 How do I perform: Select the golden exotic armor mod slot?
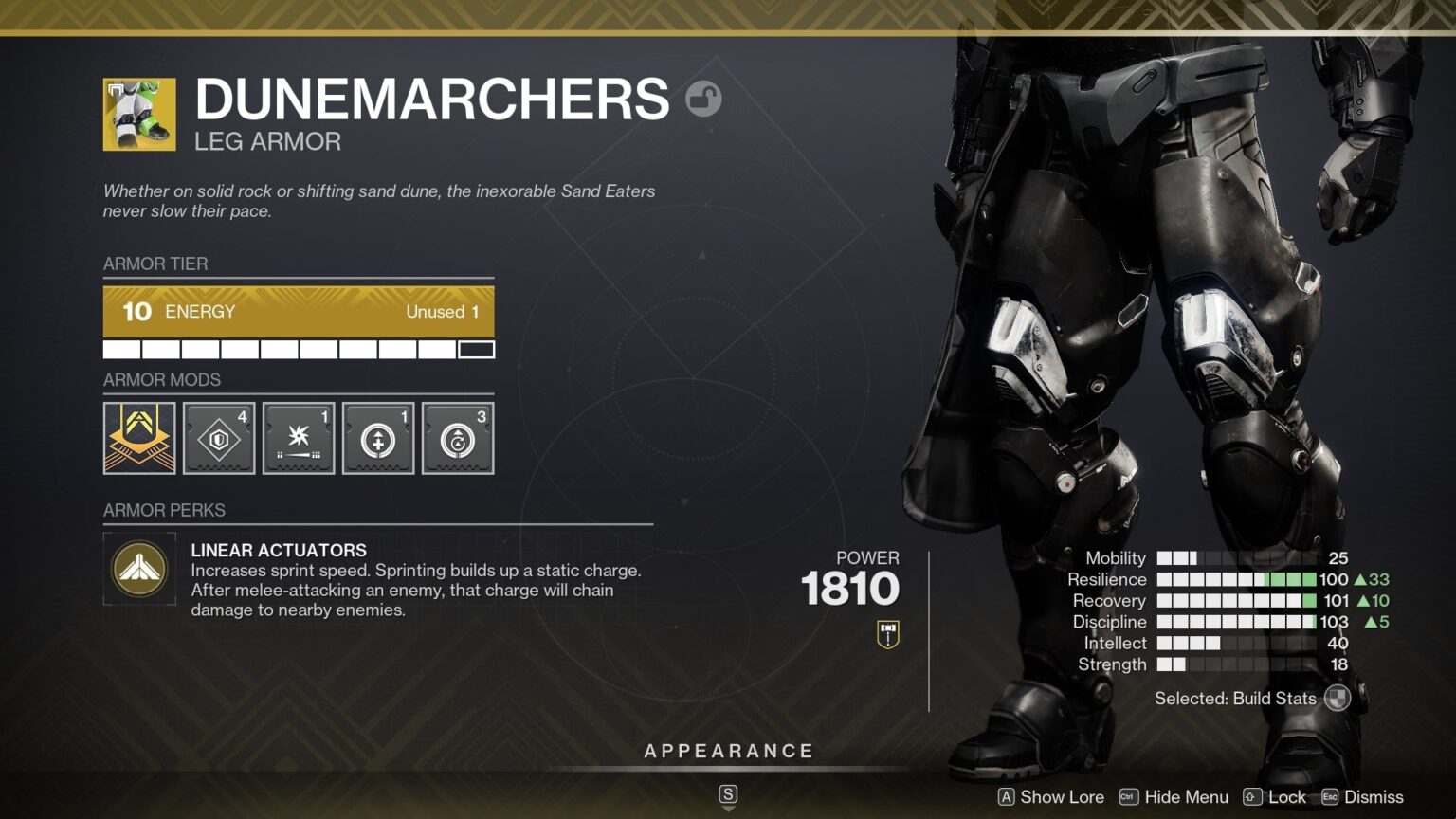pos(139,437)
